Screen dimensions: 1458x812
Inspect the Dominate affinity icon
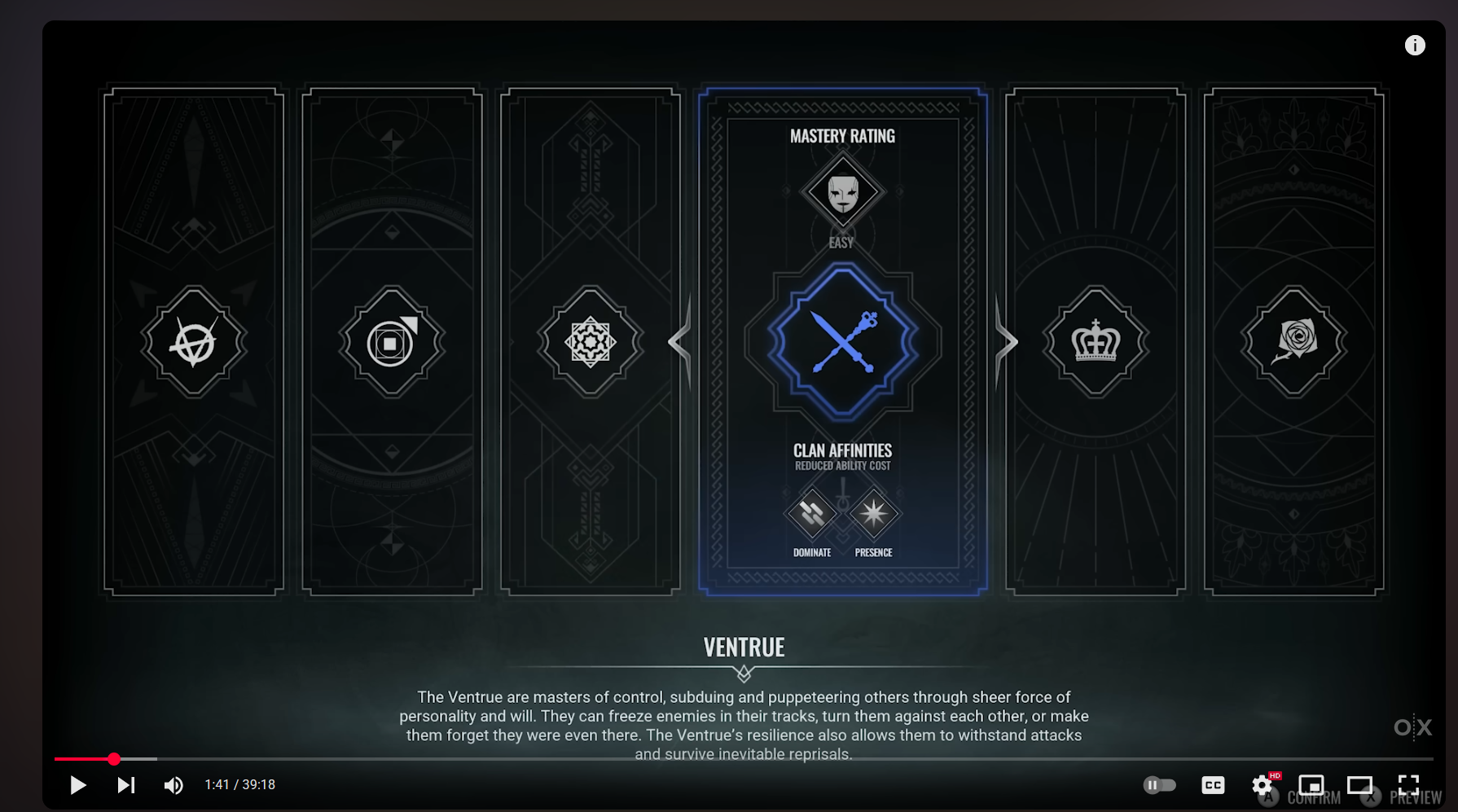pyautogui.click(x=811, y=514)
